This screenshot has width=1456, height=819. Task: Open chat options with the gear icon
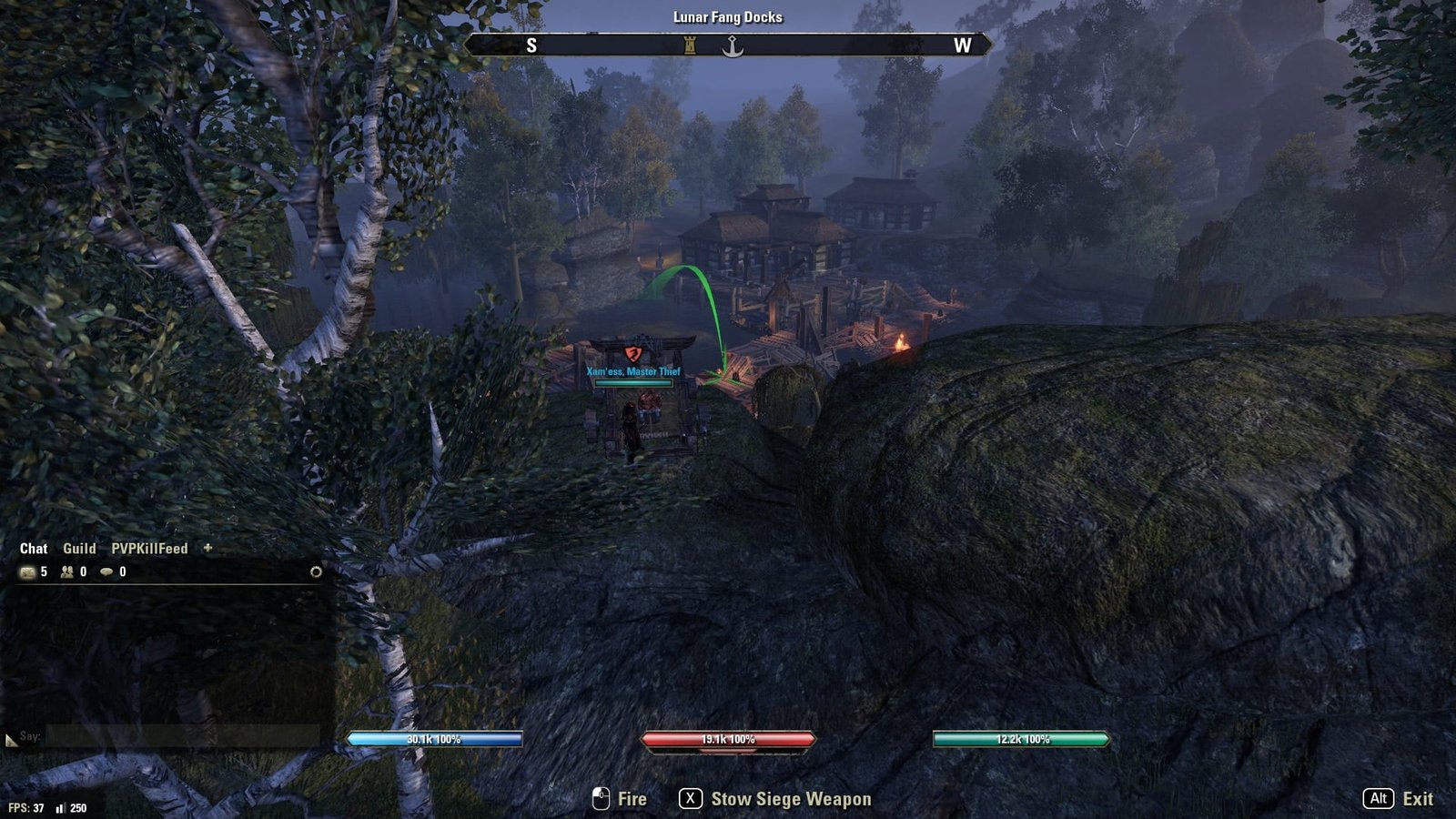pyautogui.click(x=316, y=572)
